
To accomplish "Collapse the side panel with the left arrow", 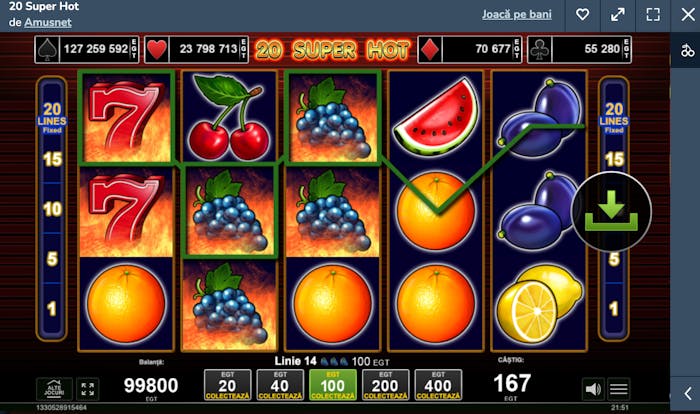I will (x=687, y=393).
